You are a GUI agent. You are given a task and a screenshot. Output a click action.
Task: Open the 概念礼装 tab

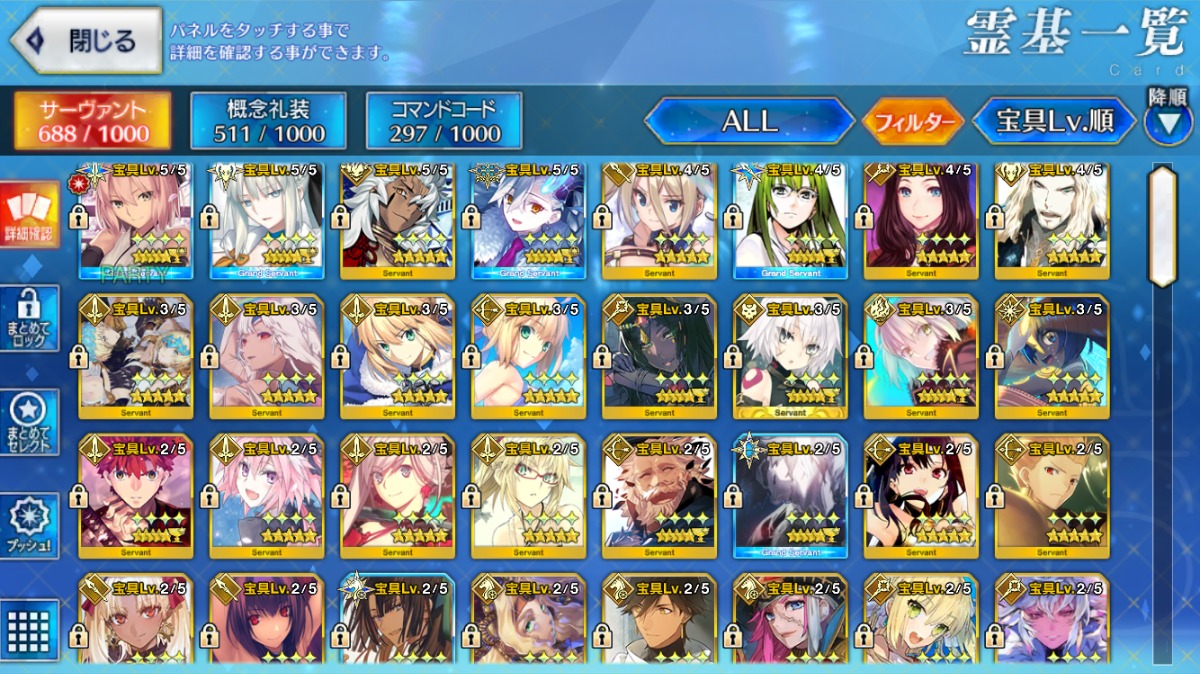[268, 121]
